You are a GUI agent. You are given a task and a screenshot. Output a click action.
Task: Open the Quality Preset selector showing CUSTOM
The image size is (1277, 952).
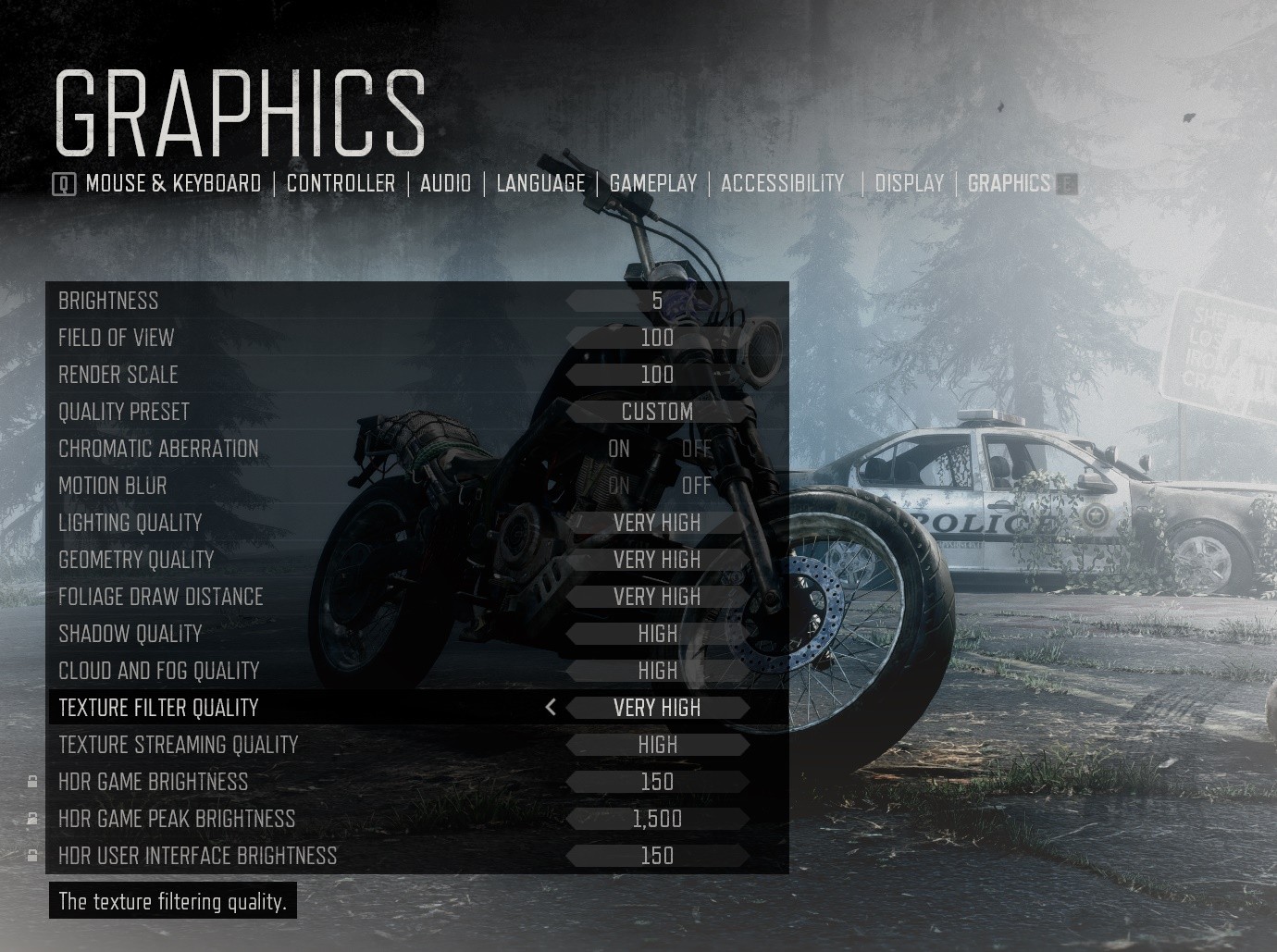point(658,412)
